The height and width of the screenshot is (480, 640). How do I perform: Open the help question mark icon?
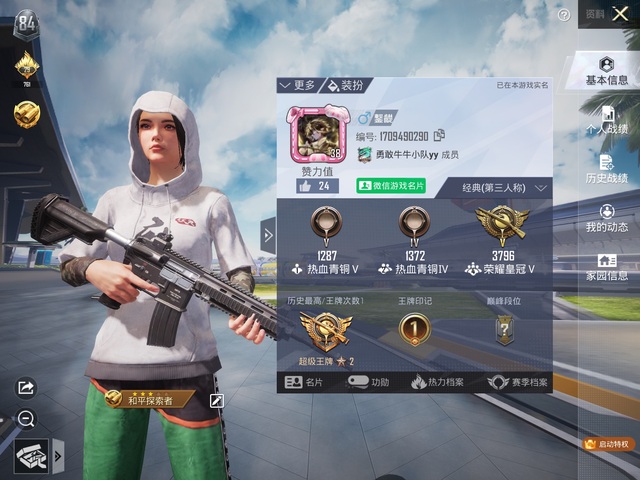[x=564, y=15]
